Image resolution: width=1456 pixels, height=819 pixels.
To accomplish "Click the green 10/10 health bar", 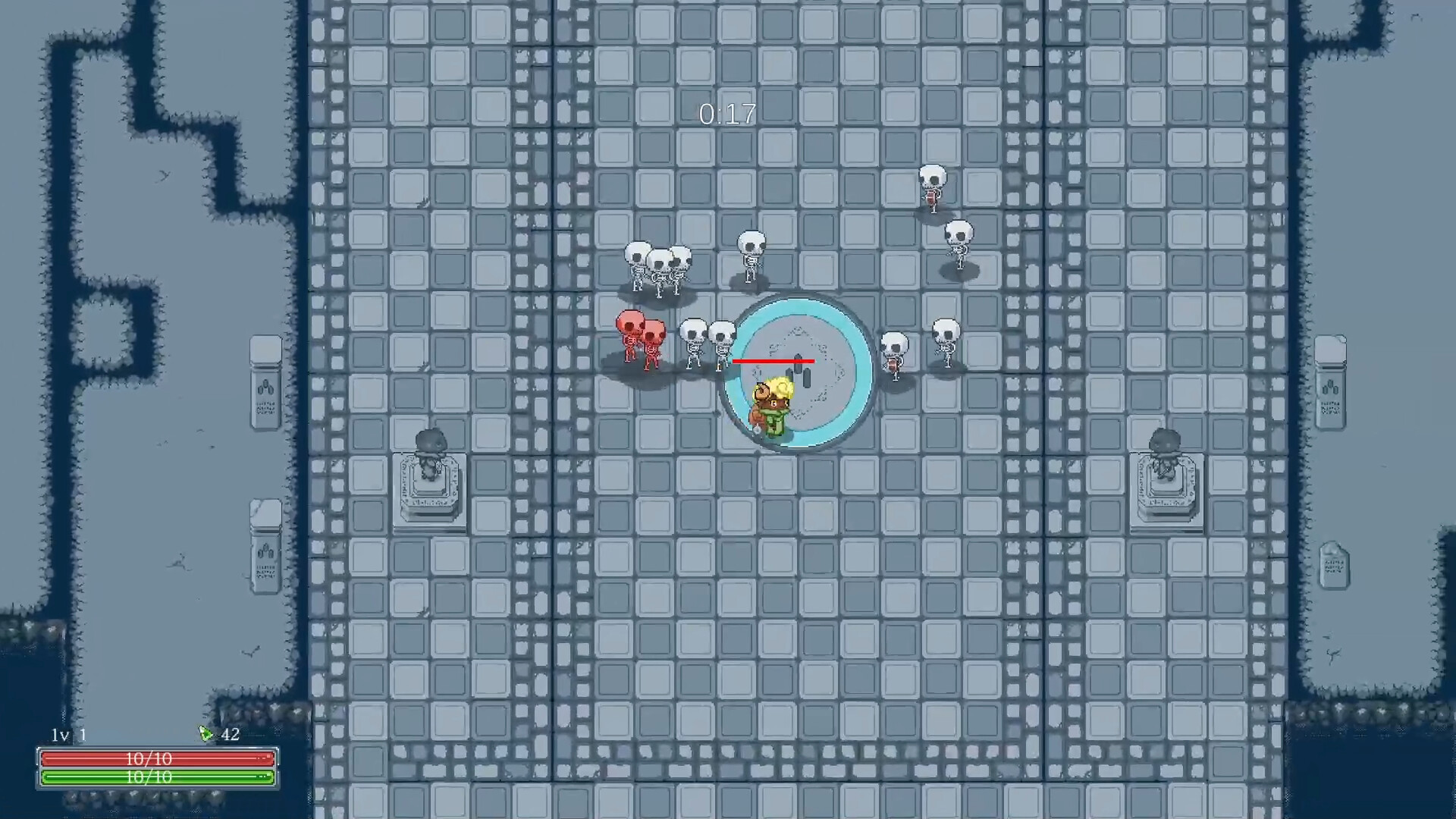I will 155,777.
